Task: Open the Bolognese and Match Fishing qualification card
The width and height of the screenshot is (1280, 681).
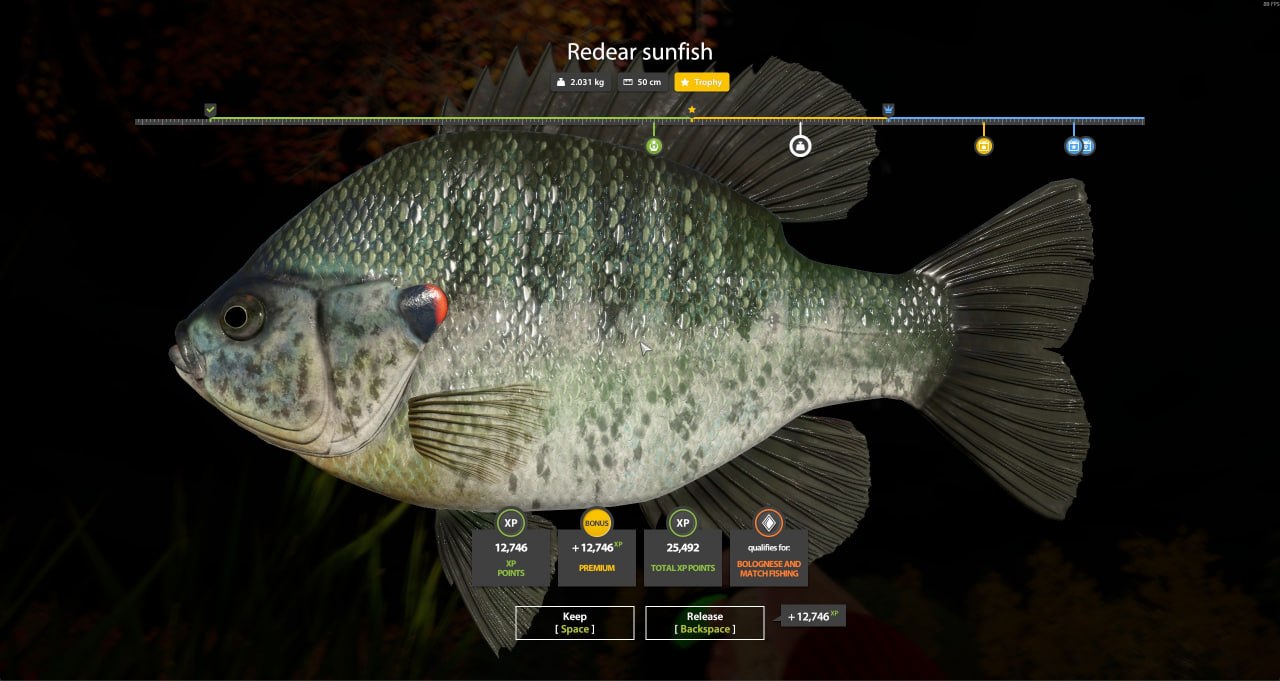Action: (x=768, y=548)
